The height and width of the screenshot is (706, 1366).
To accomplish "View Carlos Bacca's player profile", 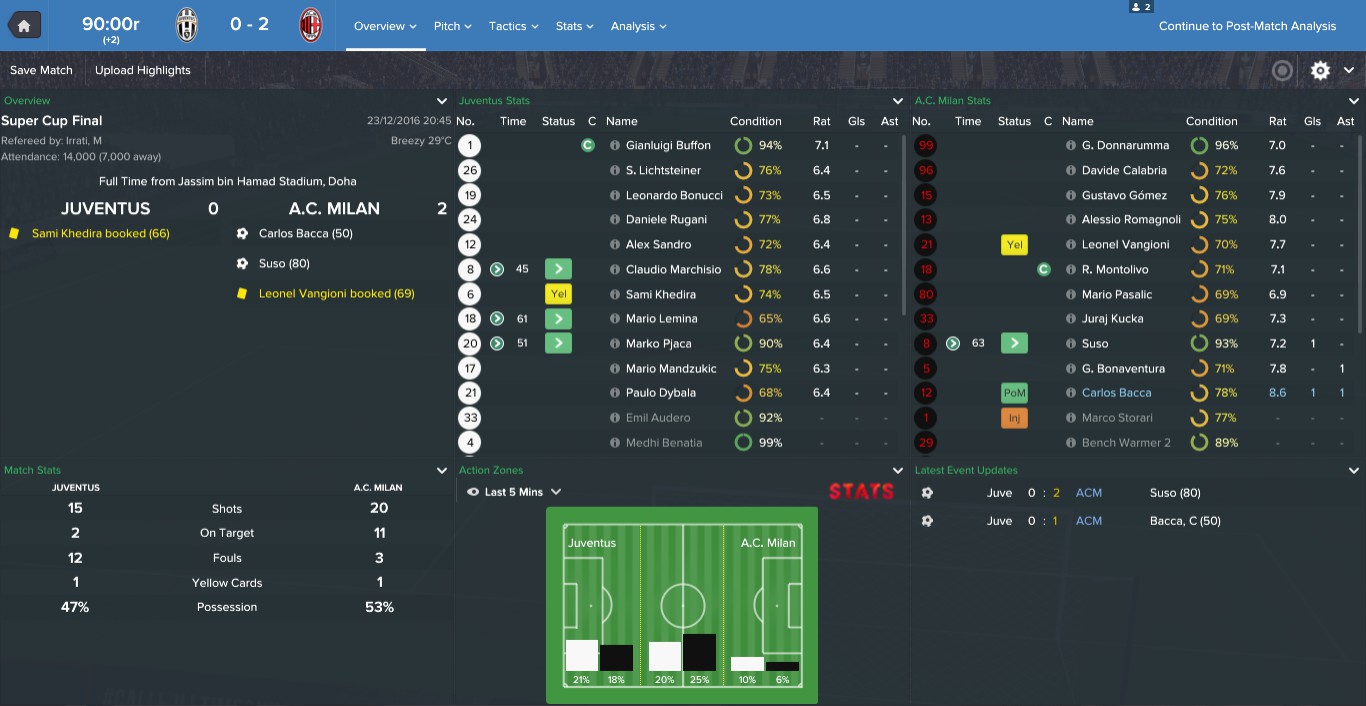I will pos(1116,393).
